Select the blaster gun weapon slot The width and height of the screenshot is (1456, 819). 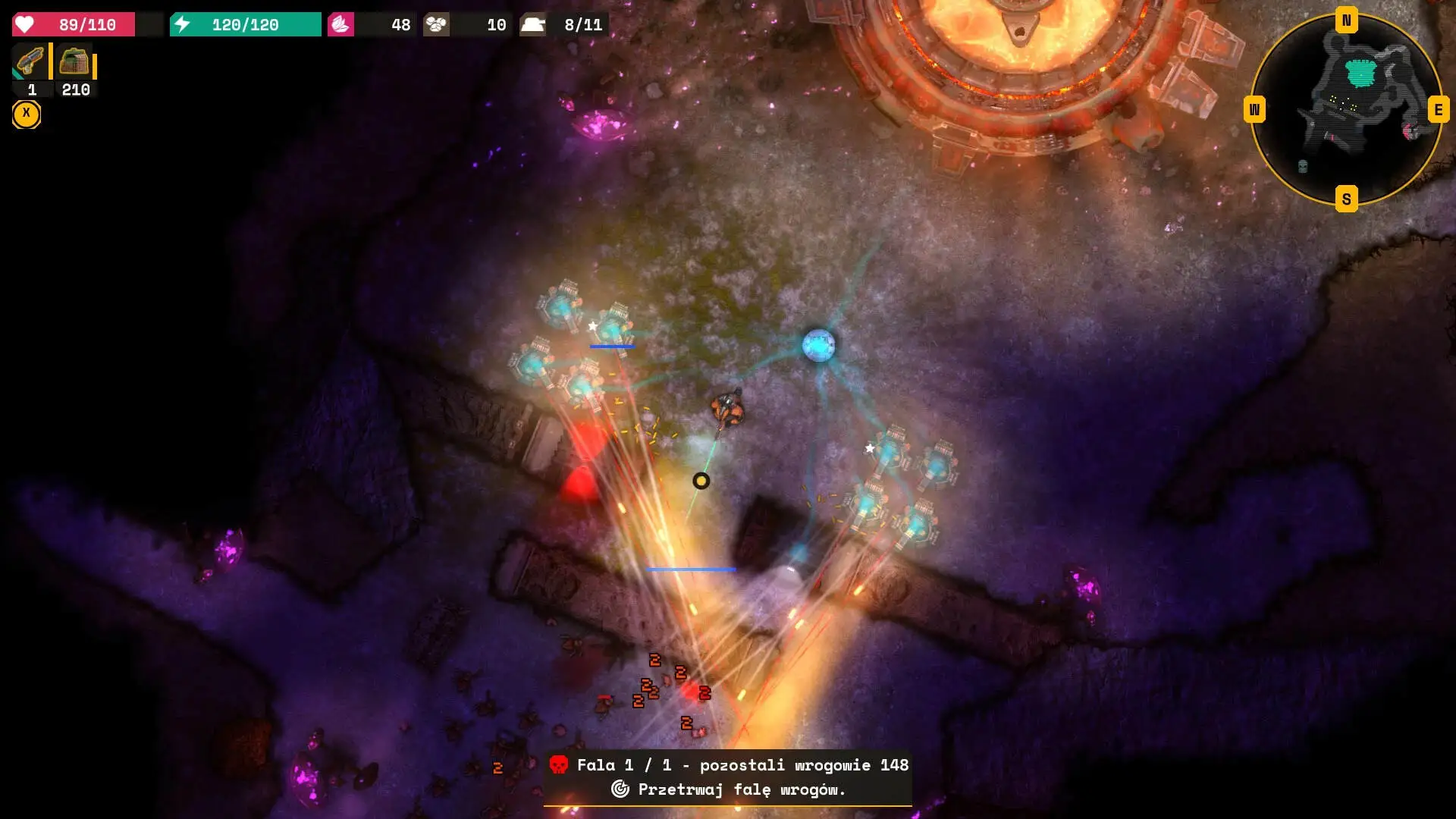click(x=30, y=62)
